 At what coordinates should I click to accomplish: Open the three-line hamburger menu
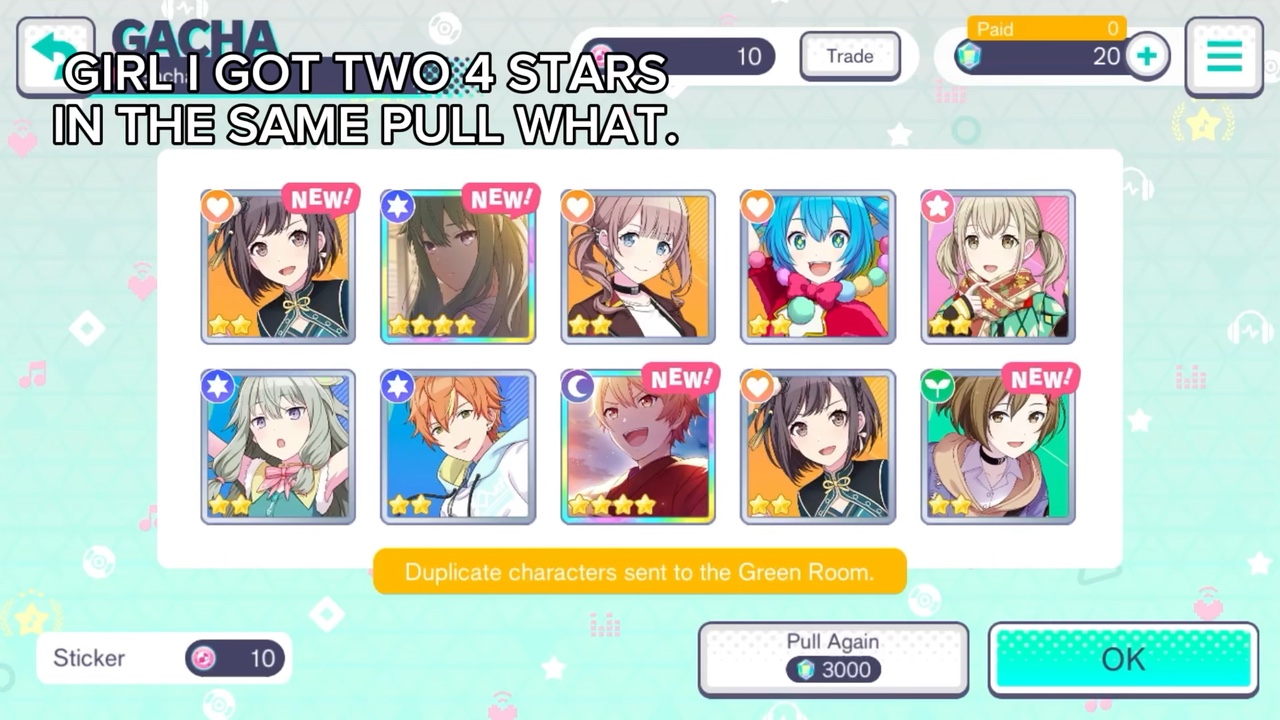pyautogui.click(x=1224, y=56)
